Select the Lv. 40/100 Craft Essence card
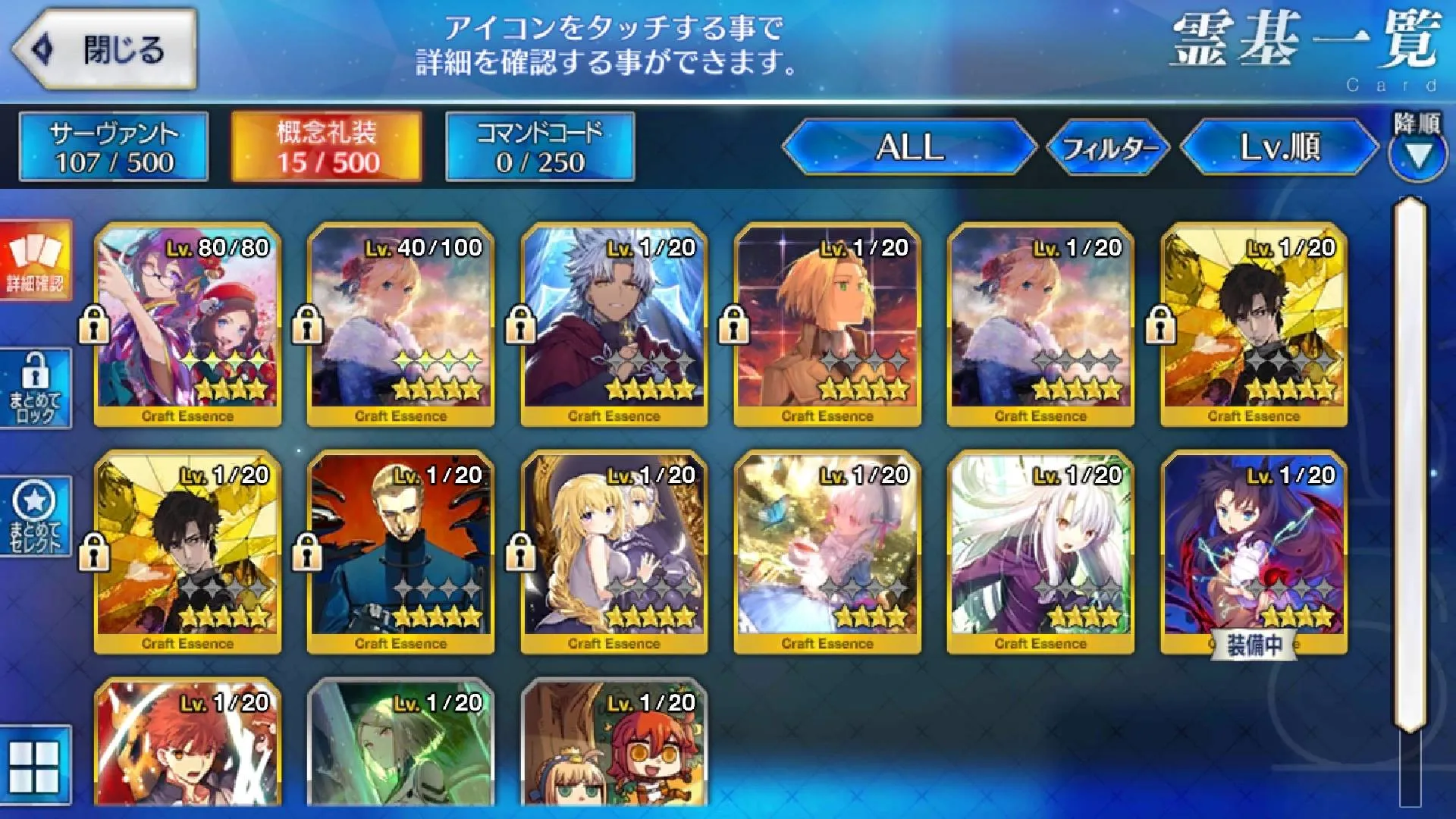Image resolution: width=1456 pixels, height=819 pixels. 400,325
